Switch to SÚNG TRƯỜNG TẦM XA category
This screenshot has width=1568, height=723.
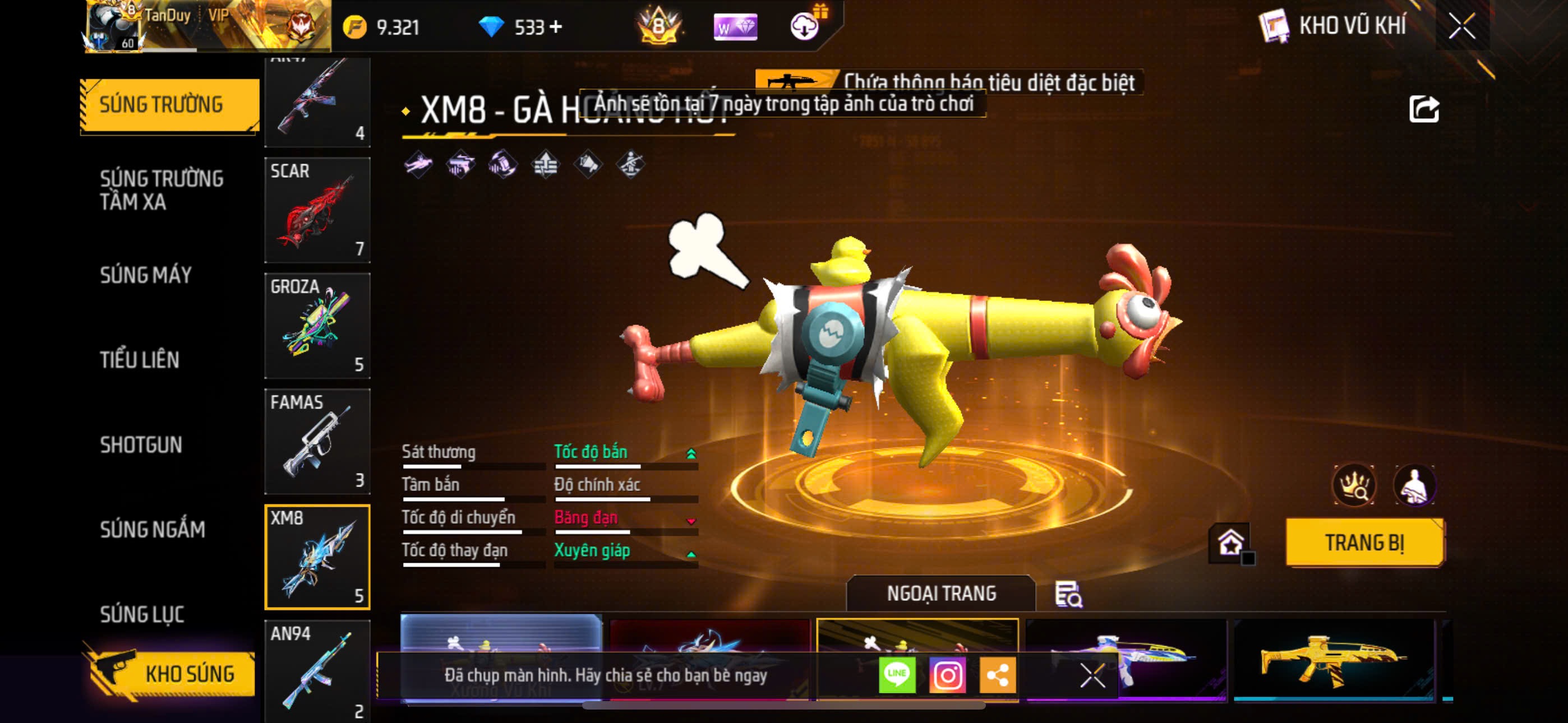click(x=162, y=190)
